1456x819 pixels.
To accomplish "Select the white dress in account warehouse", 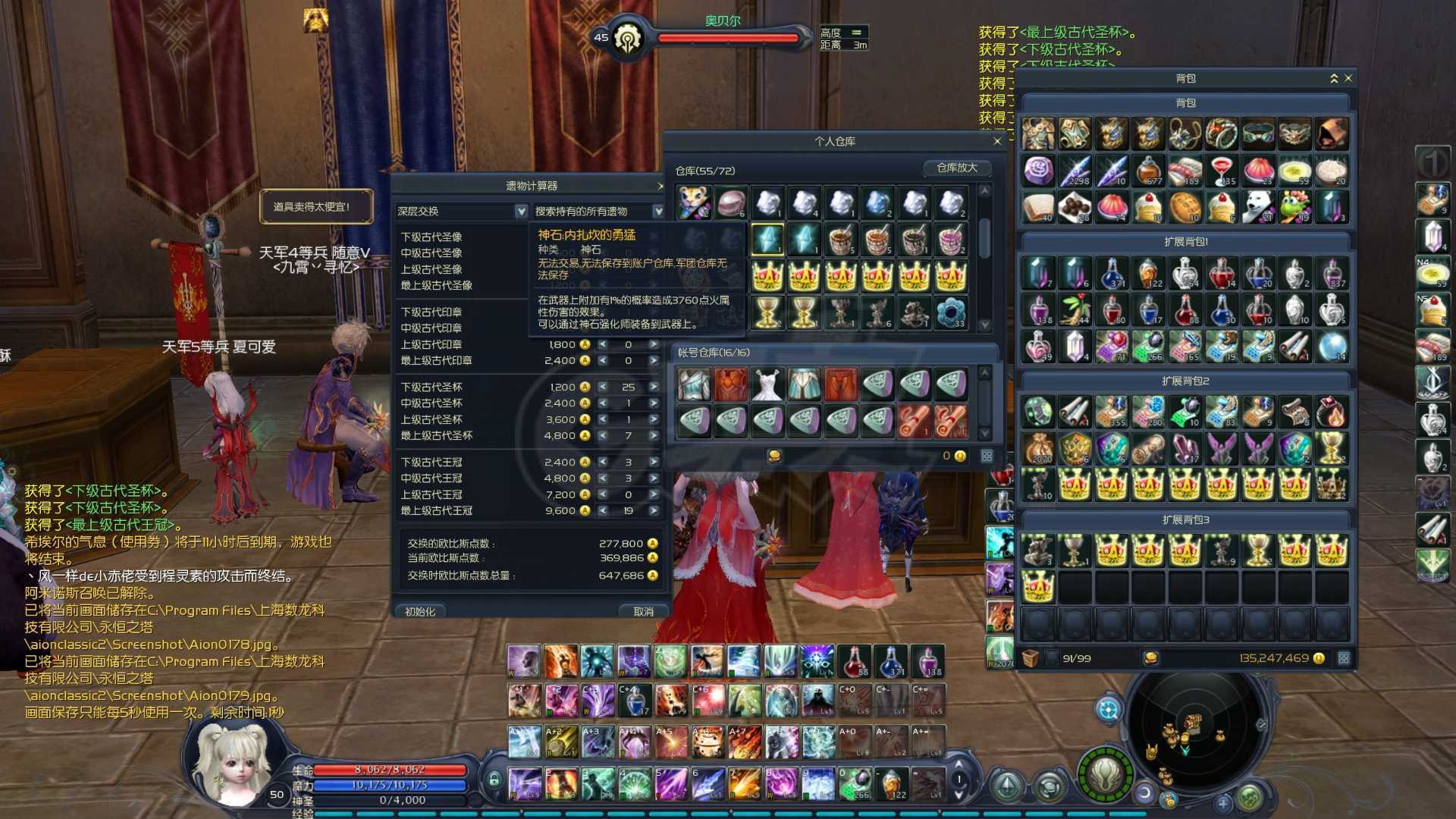I will 767,384.
